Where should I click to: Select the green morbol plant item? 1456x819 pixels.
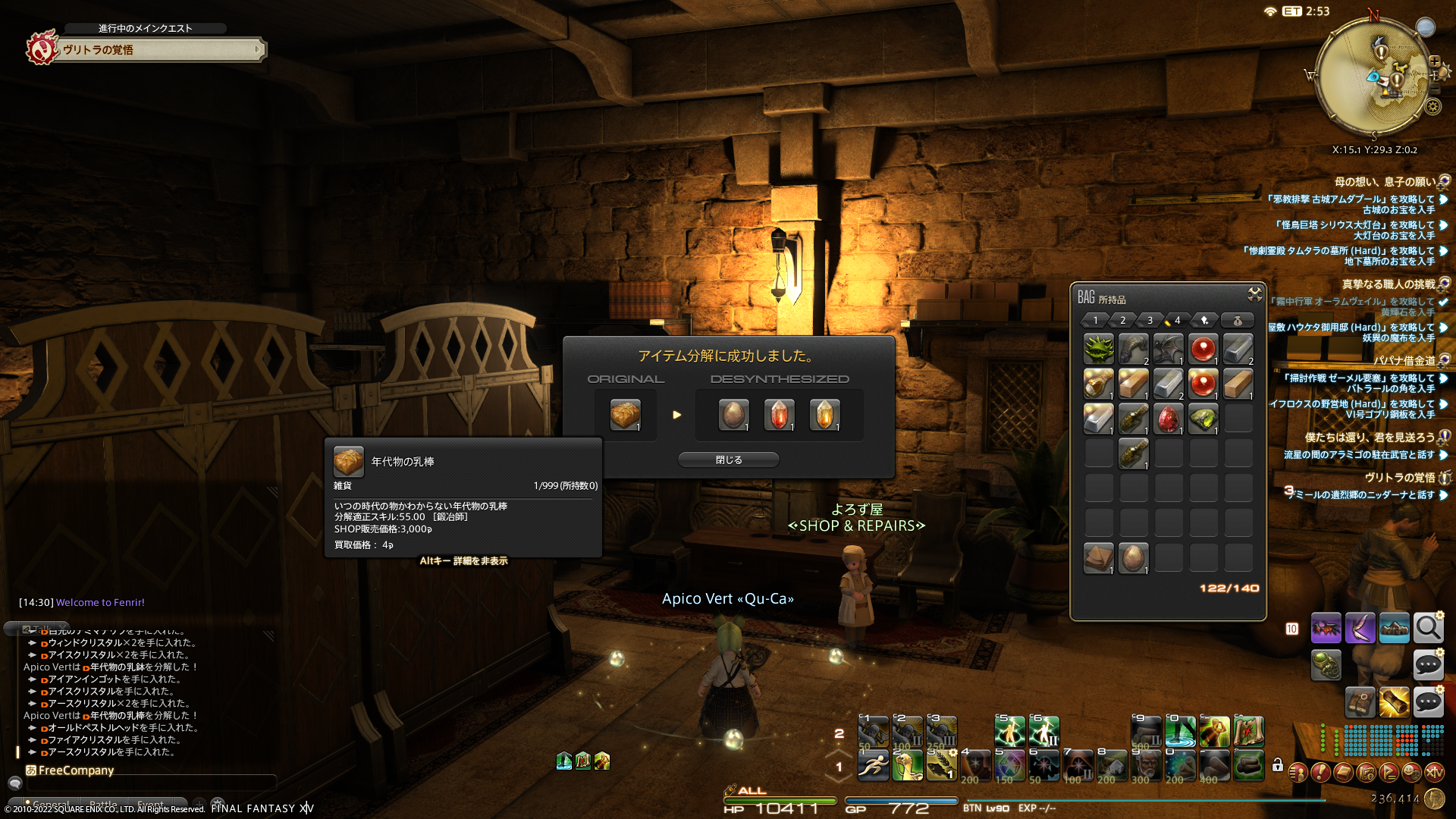pyautogui.click(x=1098, y=349)
